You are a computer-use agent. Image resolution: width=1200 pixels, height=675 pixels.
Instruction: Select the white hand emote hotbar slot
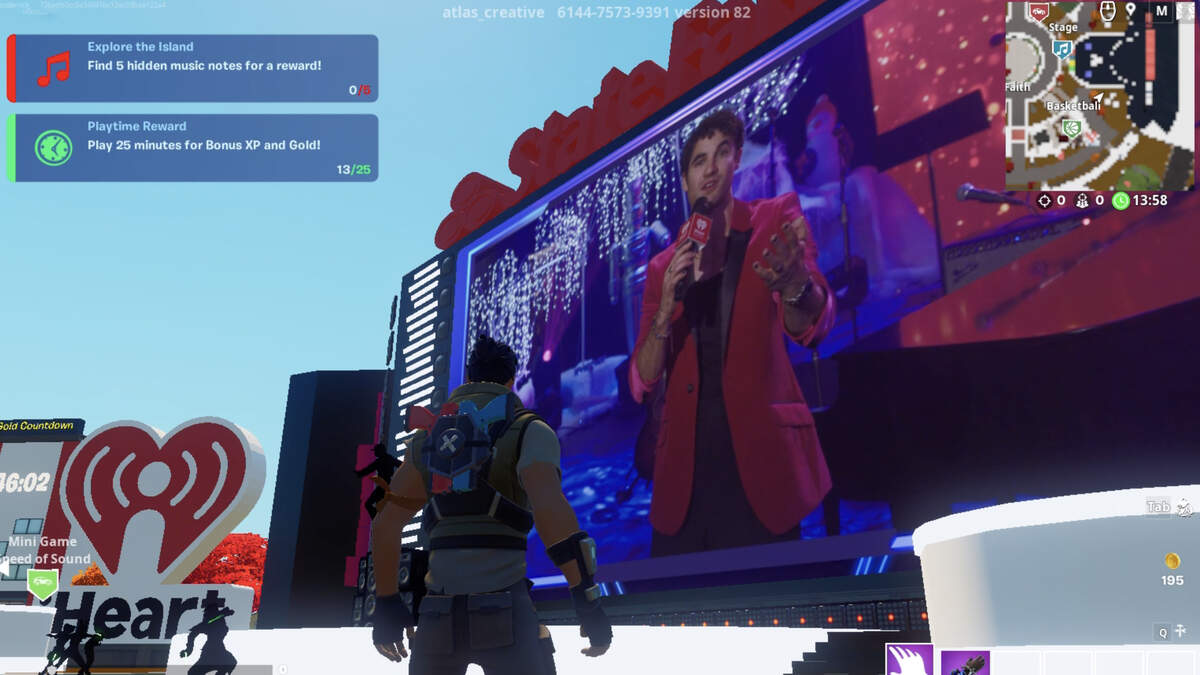pos(909,661)
